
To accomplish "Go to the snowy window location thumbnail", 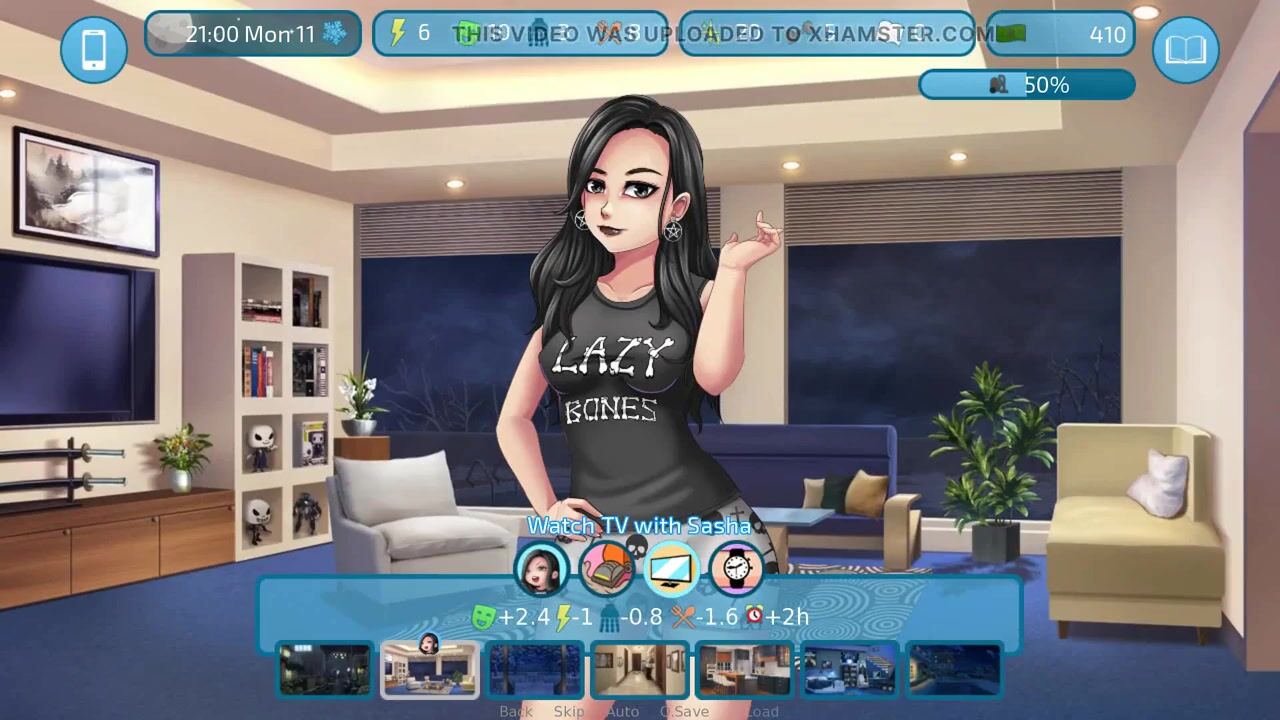I will (535, 669).
